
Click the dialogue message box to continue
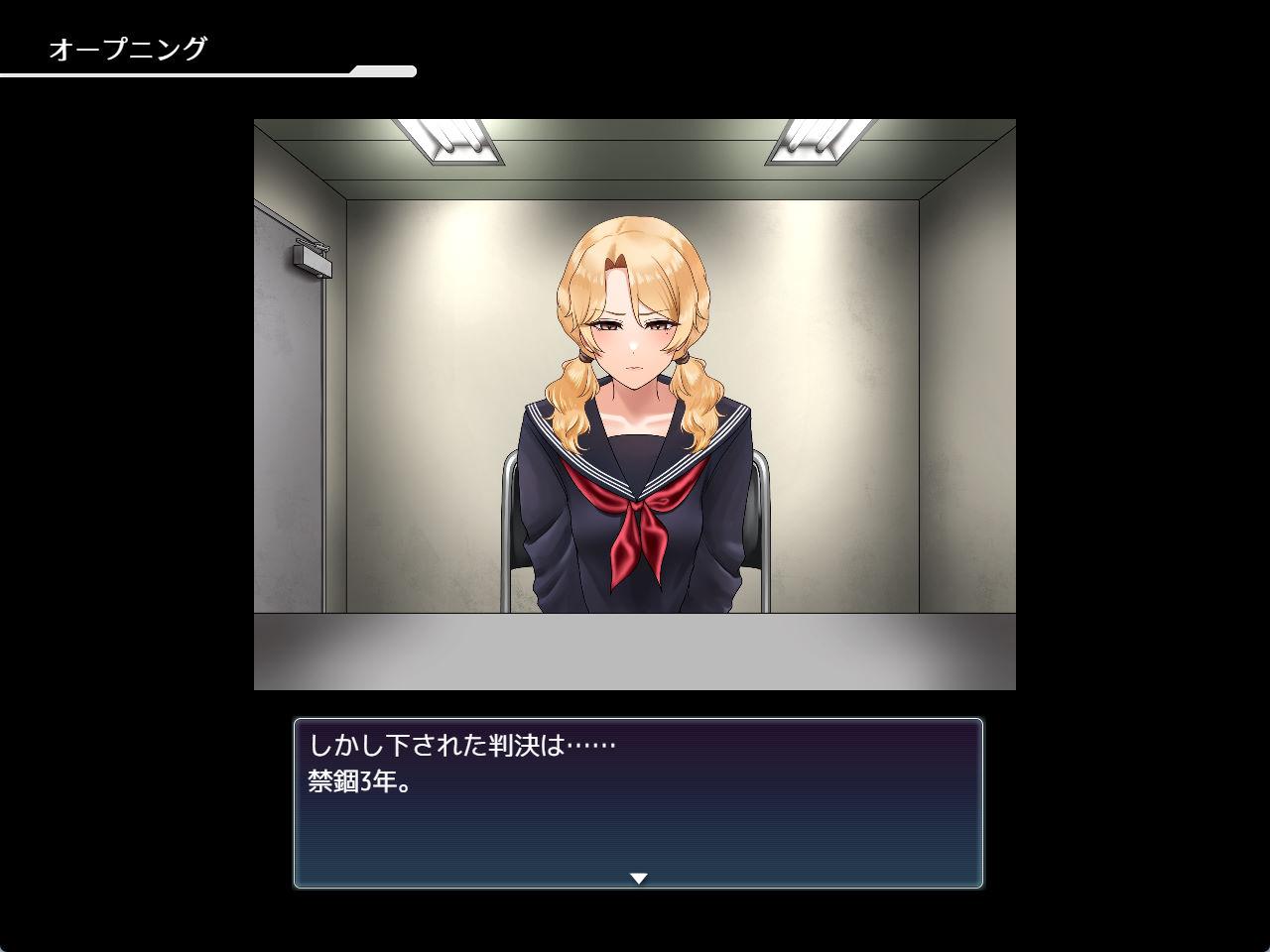click(x=638, y=803)
